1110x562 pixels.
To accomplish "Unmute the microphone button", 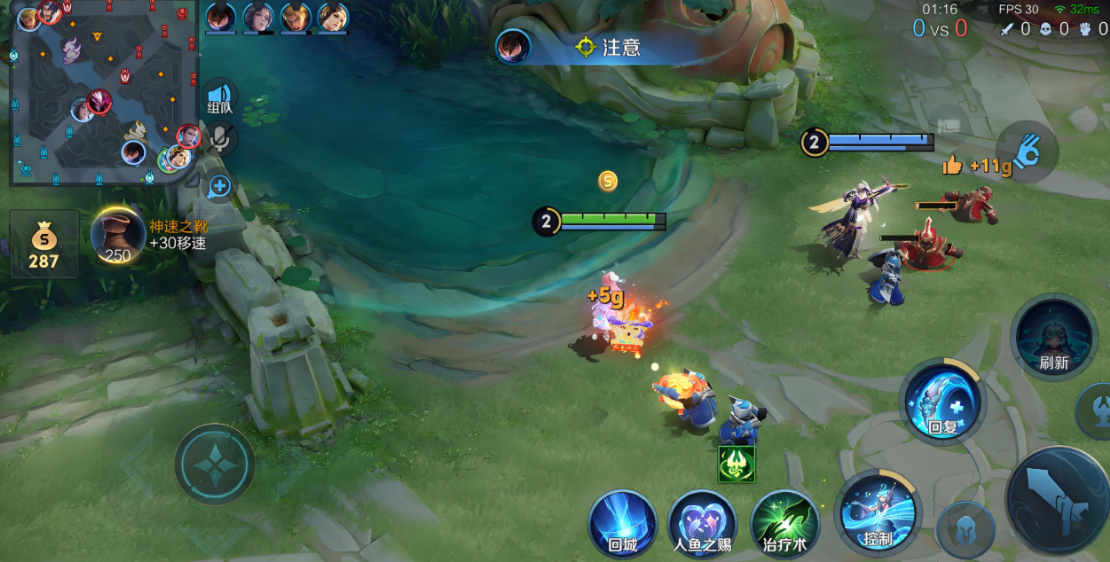I will [x=221, y=140].
